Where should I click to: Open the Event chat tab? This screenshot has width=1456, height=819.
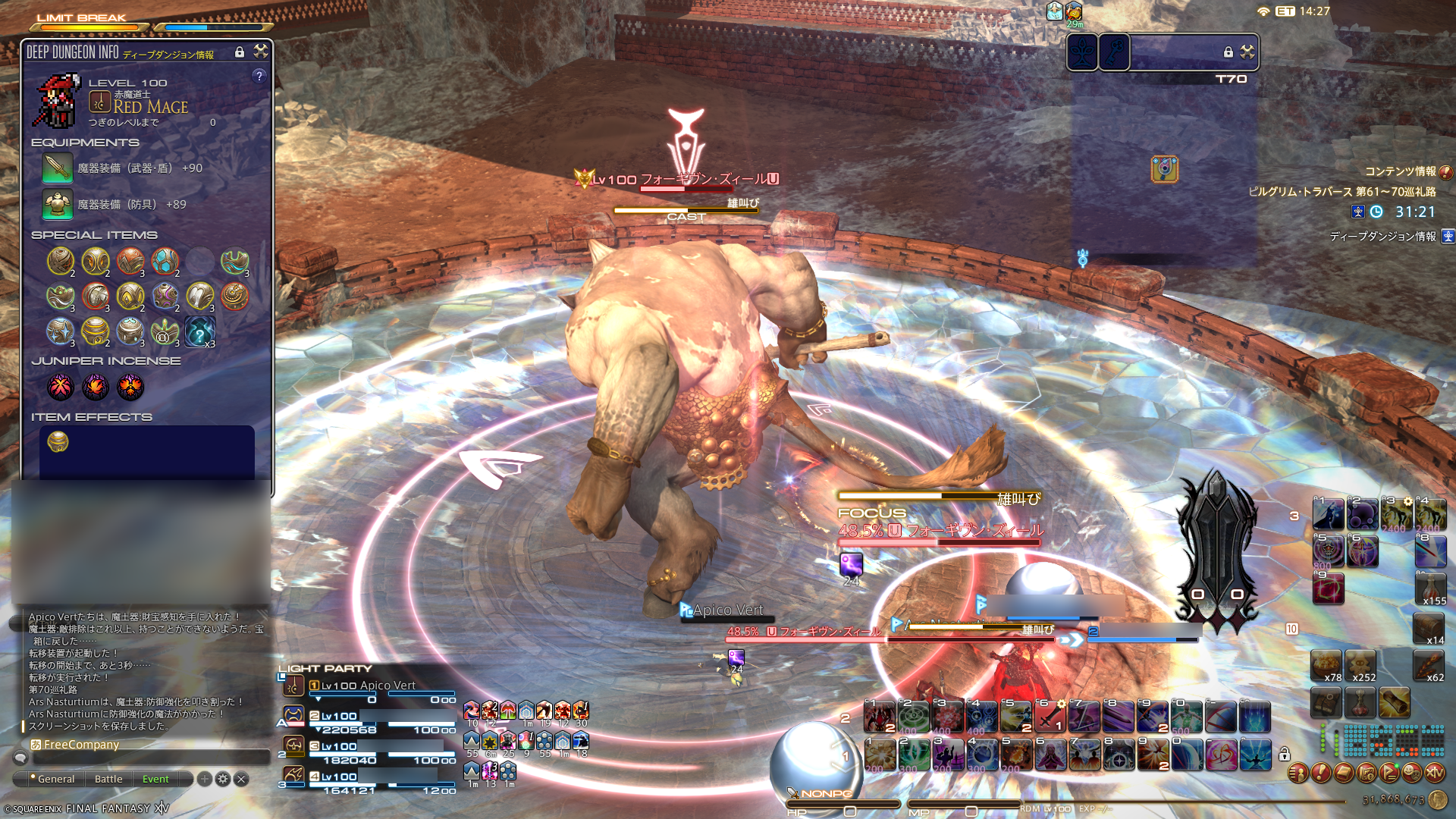click(155, 779)
